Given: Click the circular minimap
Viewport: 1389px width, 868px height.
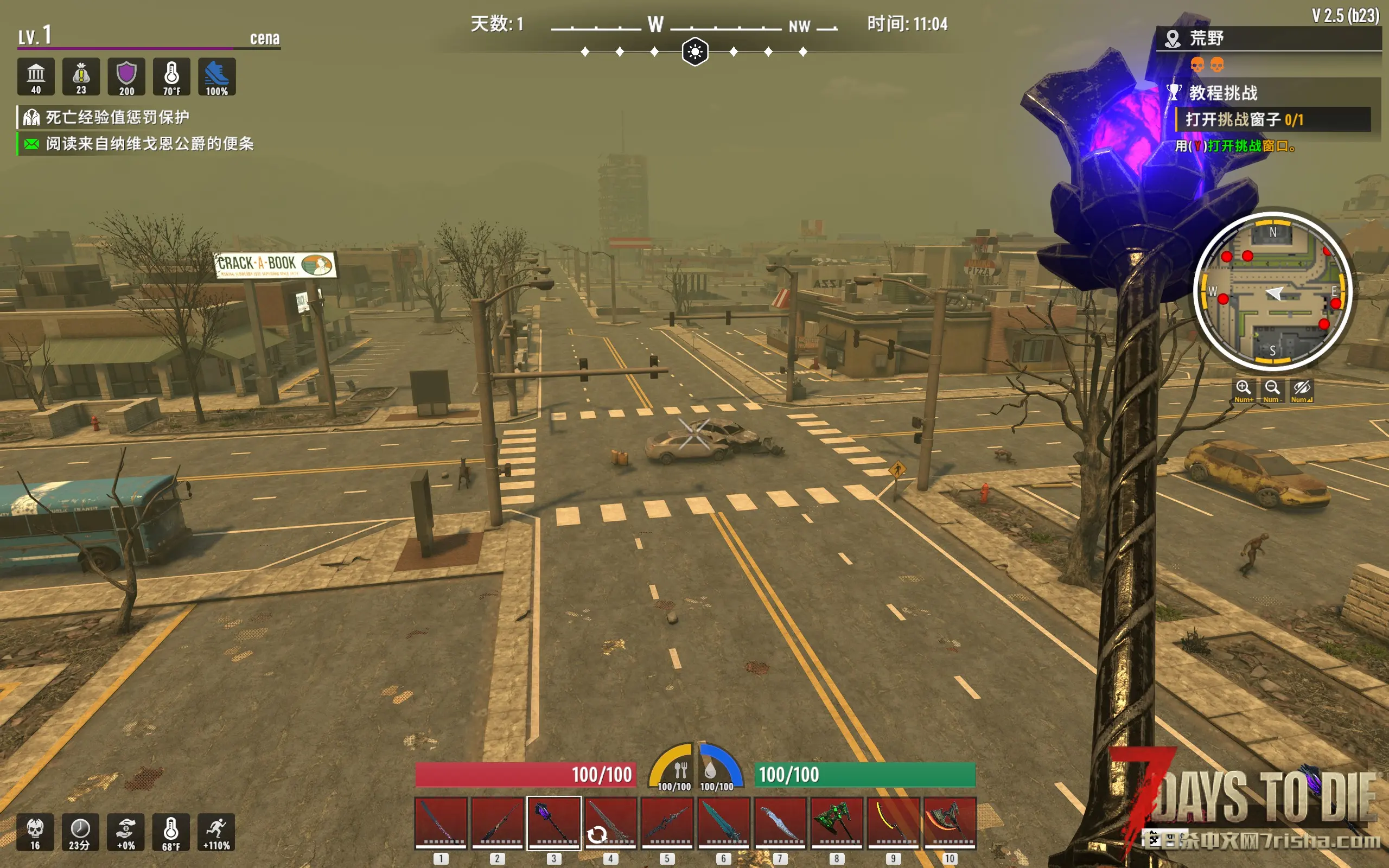Looking at the screenshot, I should [1272, 292].
